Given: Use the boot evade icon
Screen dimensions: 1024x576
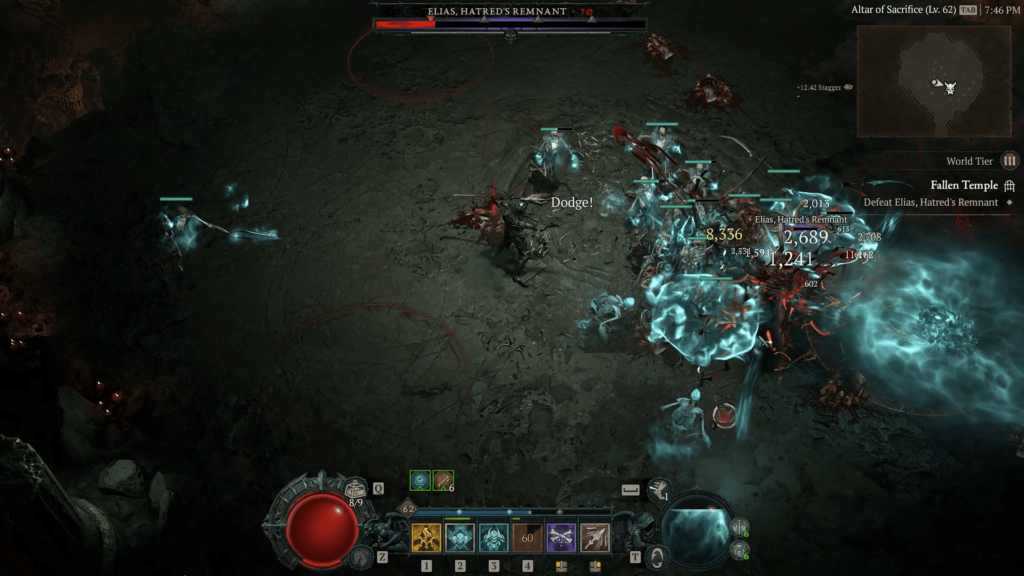Looking at the screenshot, I should coord(657,489).
